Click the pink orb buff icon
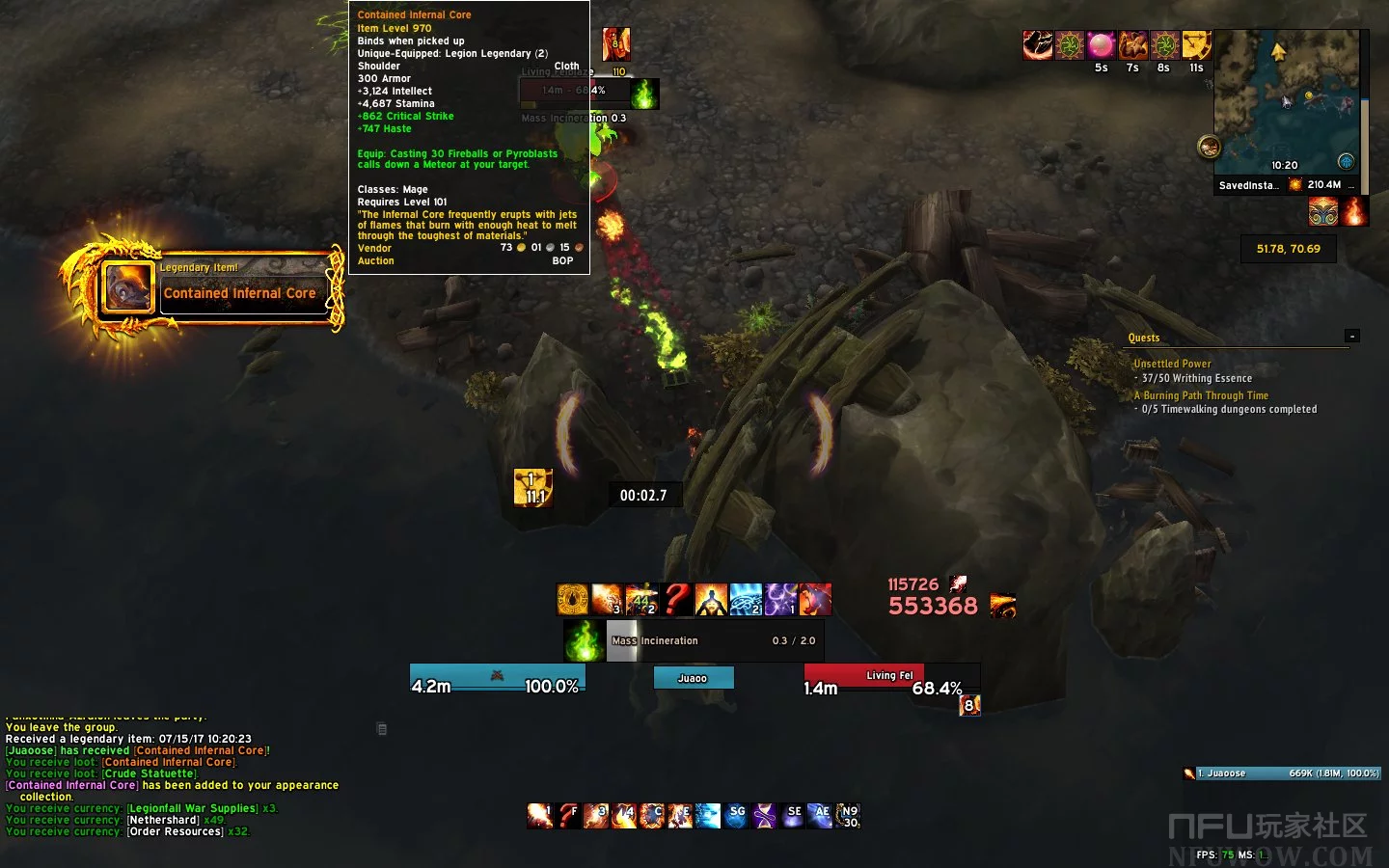1389x868 pixels. pos(1102,45)
